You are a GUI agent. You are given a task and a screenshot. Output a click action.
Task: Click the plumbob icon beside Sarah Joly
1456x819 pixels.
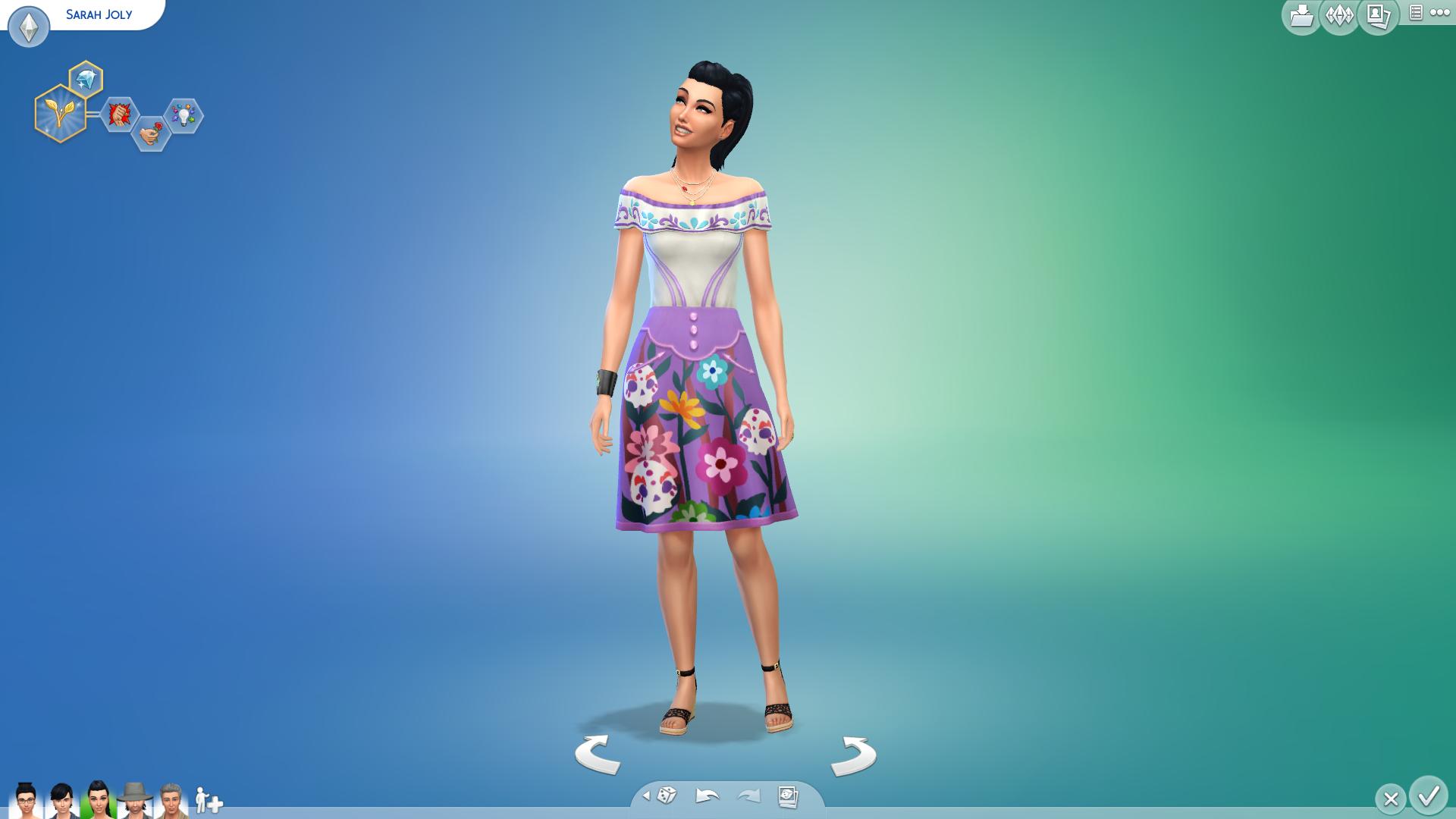(x=29, y=27)
